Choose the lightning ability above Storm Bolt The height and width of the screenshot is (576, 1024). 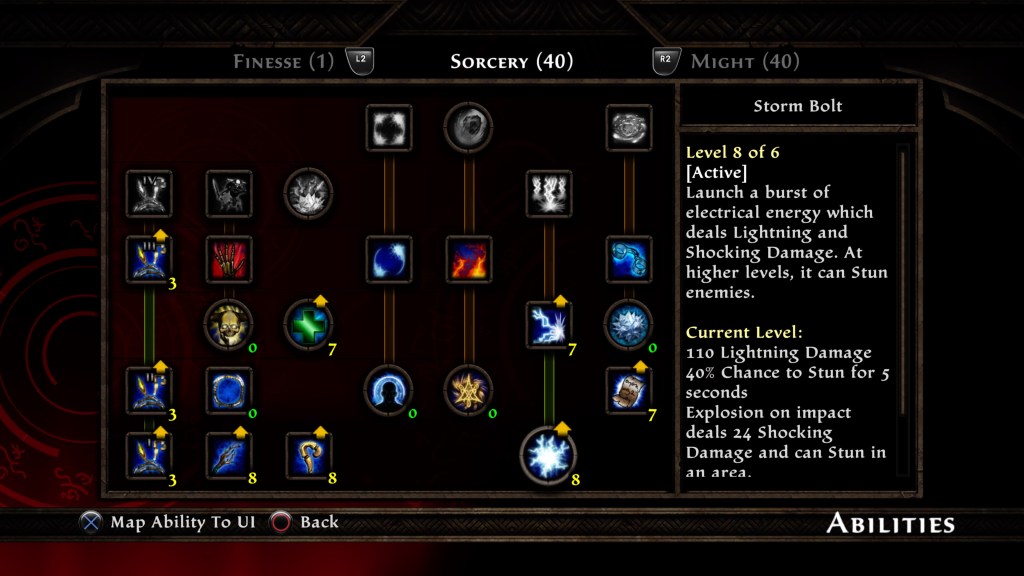pyautogui.click(x=549, y=325)
